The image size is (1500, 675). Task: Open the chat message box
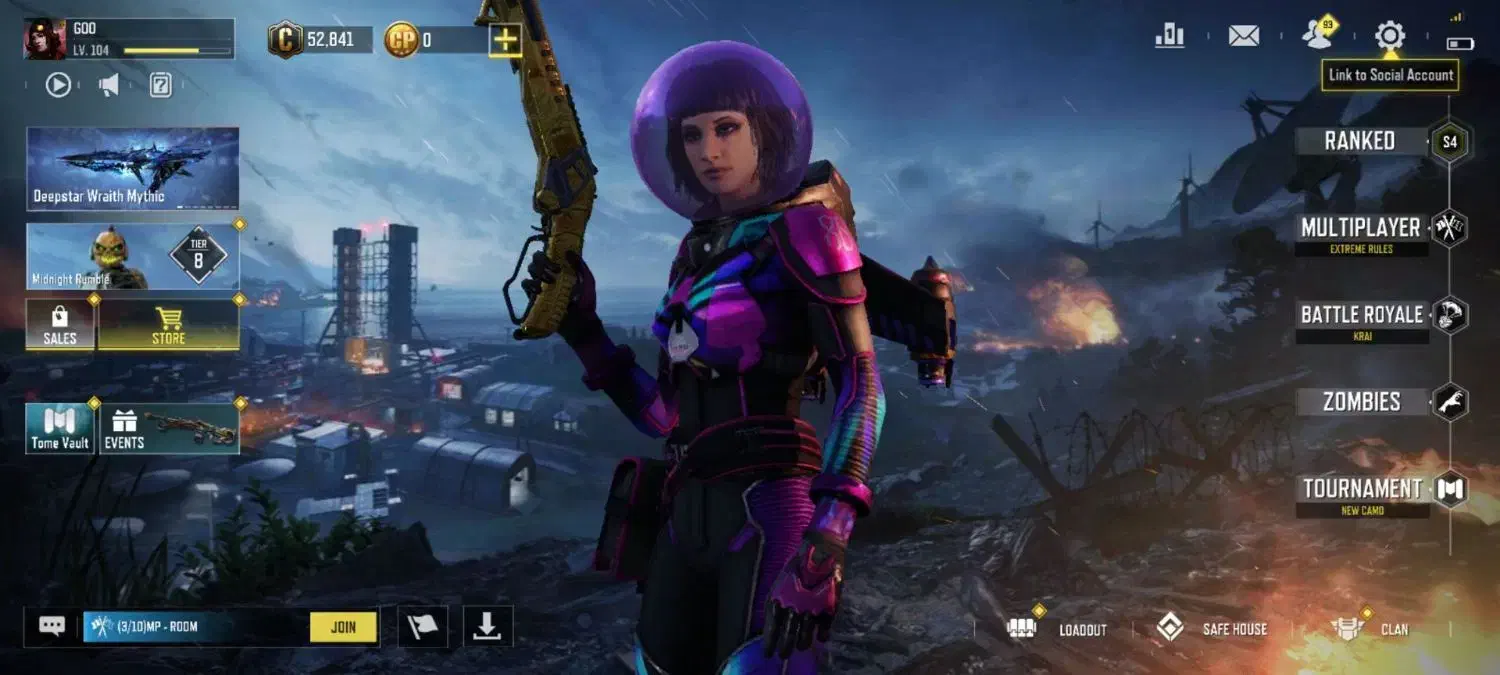[52, 626]
